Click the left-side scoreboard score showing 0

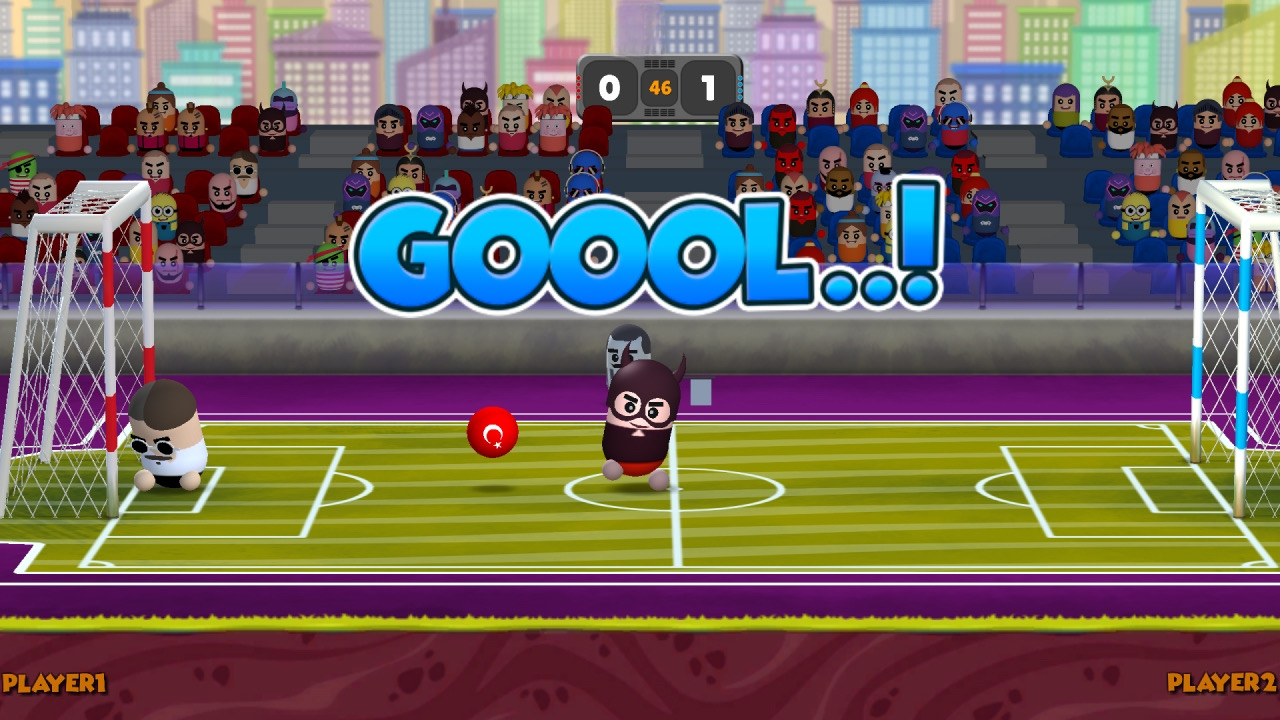tap(609, 87)
